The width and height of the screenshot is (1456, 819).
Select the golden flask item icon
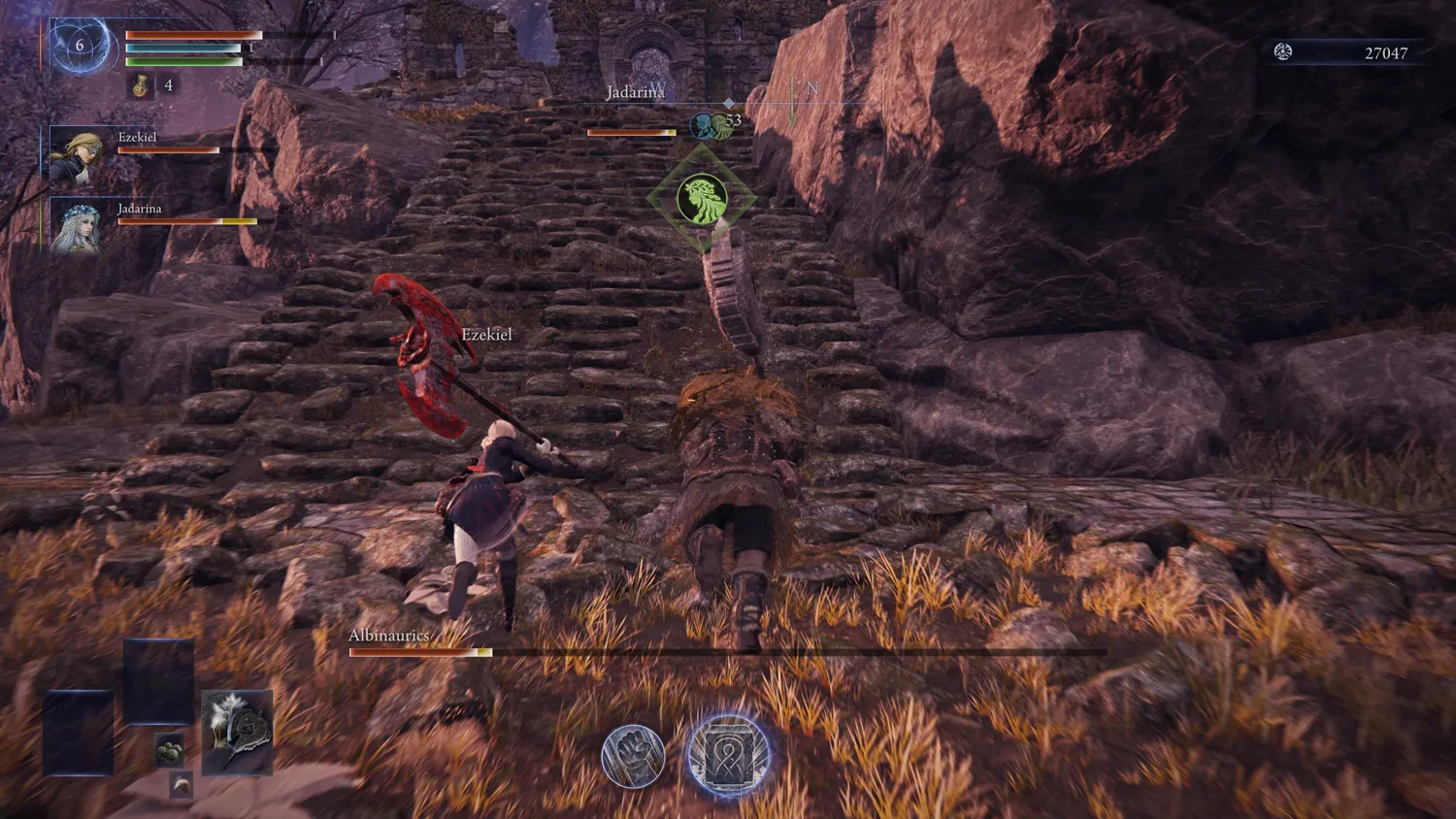[142, 85]
